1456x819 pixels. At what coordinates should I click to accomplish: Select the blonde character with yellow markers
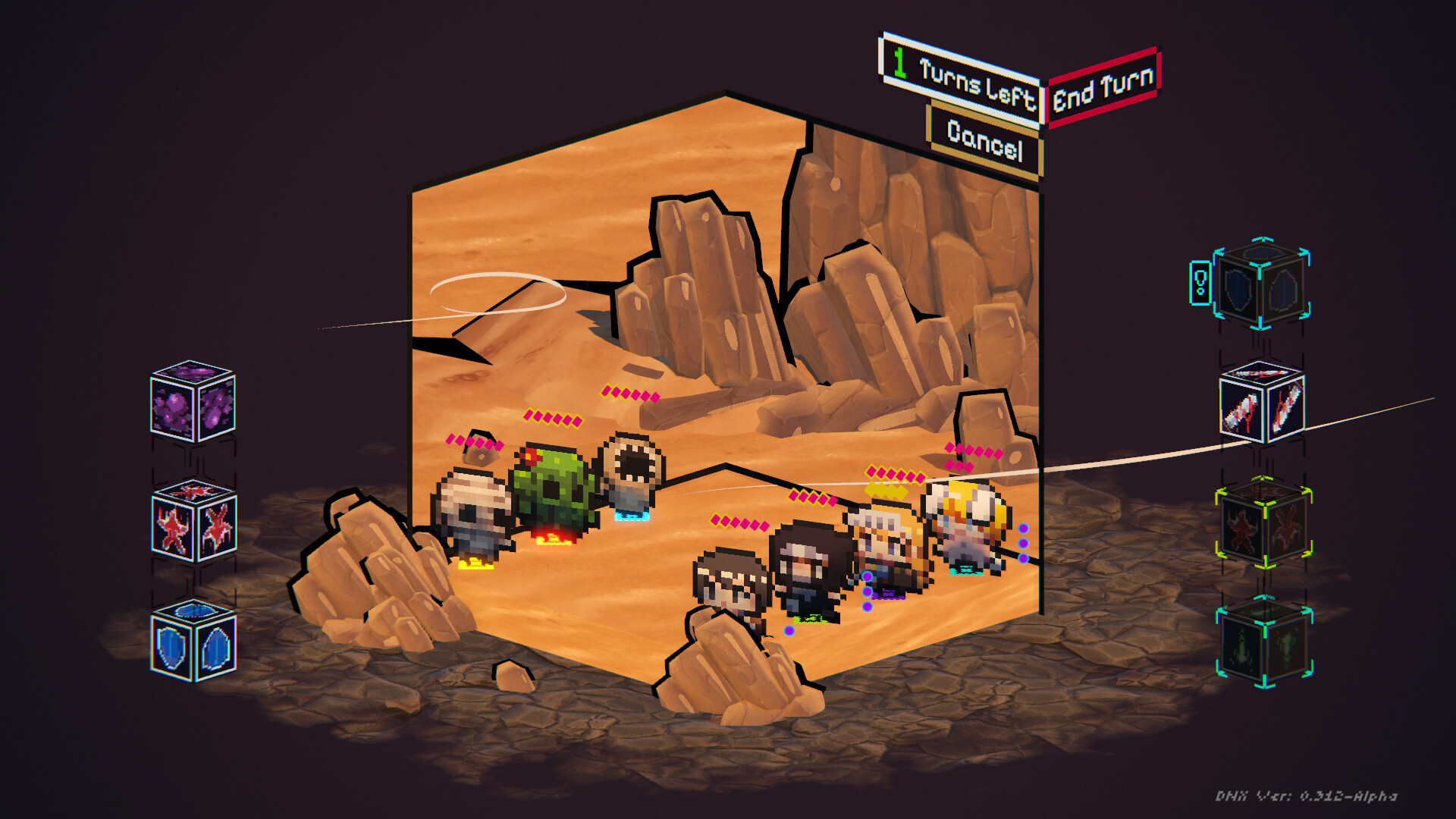(x=887, y=538)
